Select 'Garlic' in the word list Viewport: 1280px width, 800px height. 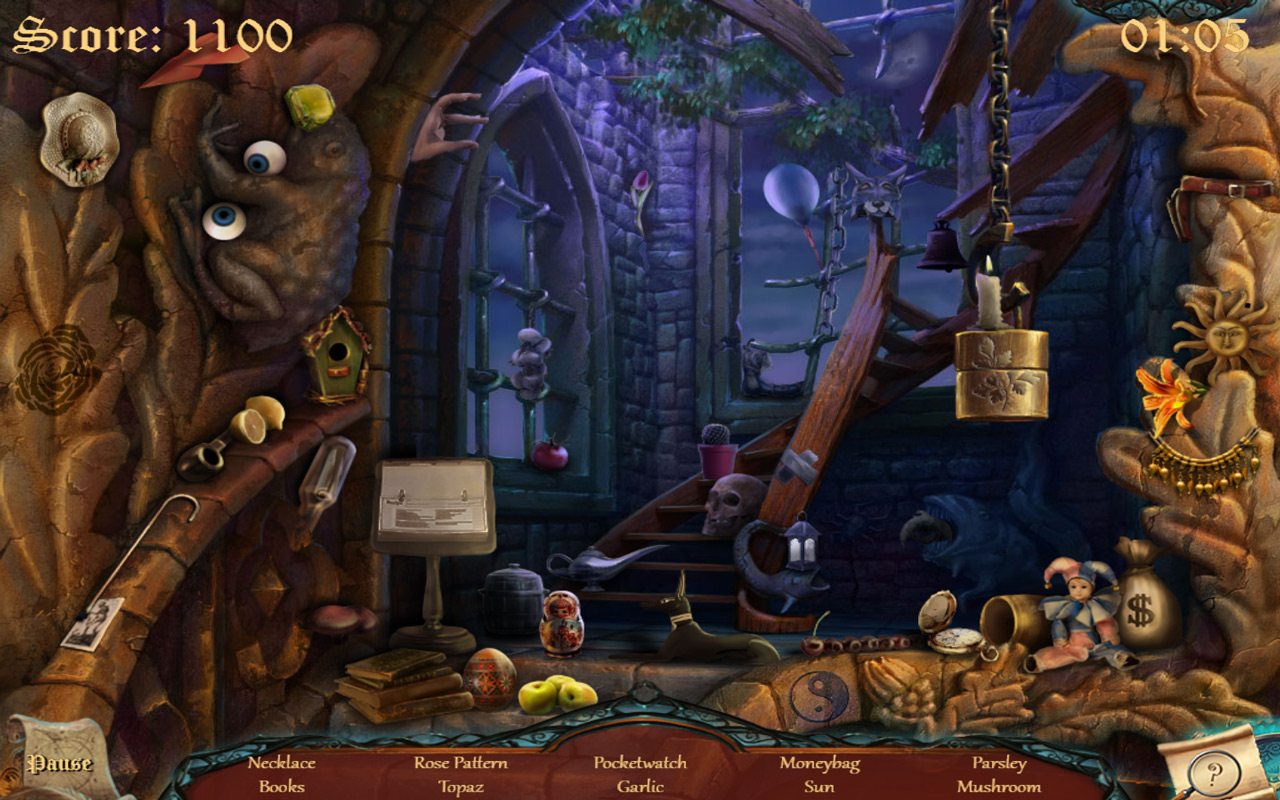640,787
